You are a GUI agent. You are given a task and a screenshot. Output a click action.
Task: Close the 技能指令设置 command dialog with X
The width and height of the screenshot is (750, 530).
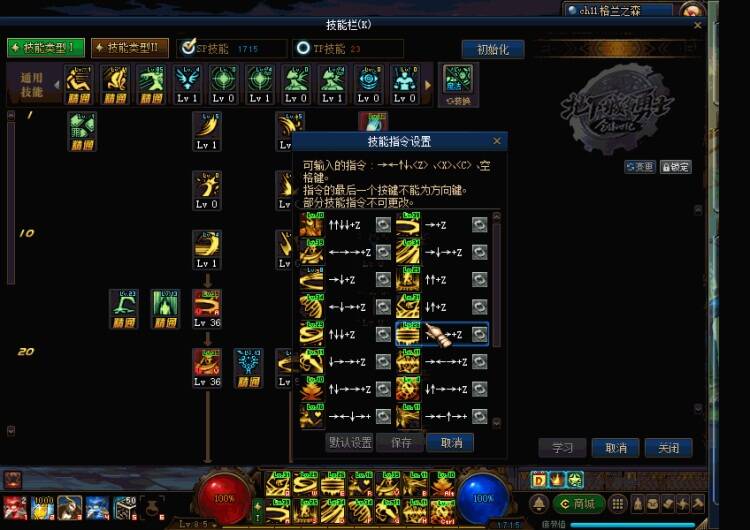coord(497,141)
